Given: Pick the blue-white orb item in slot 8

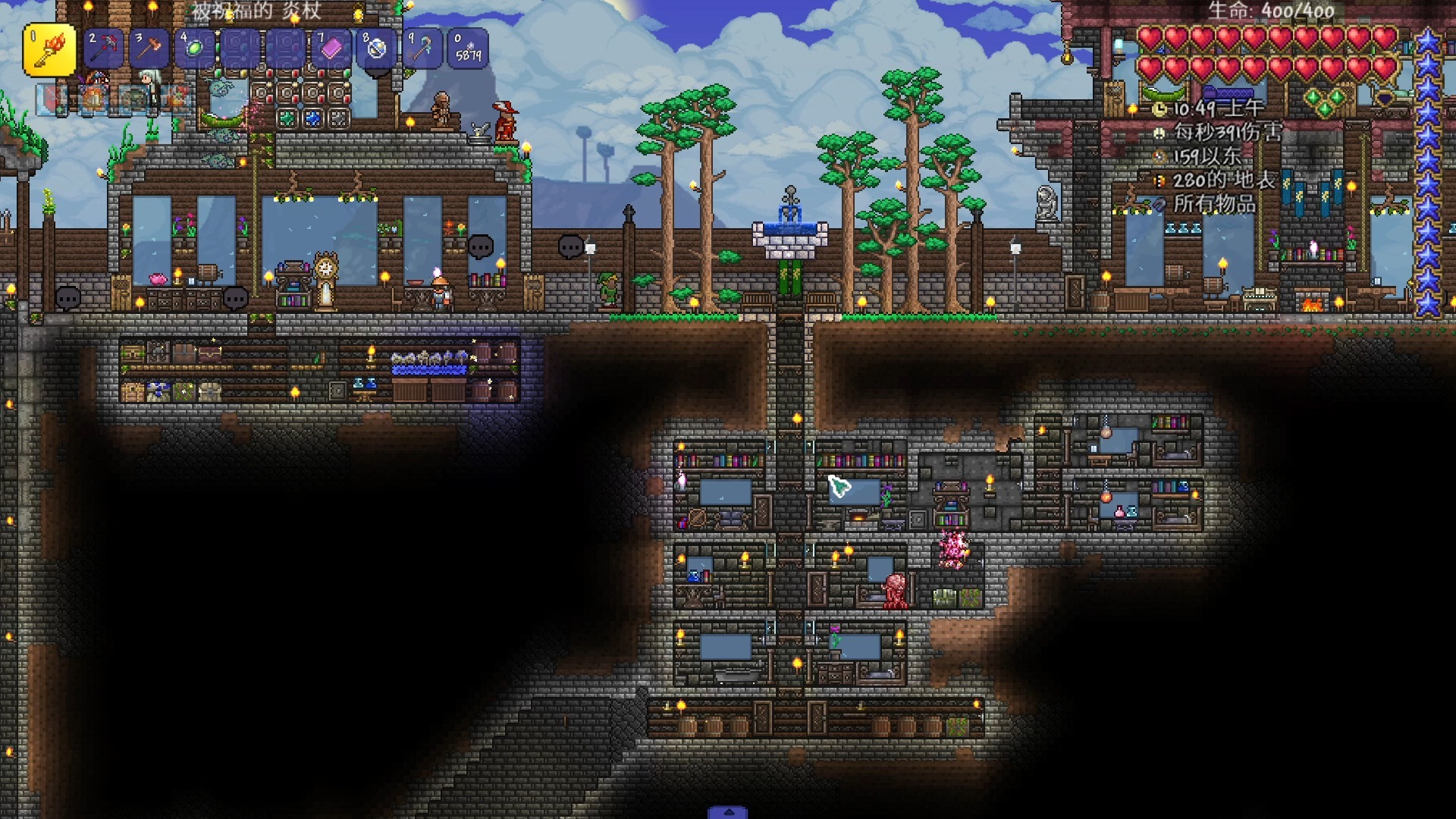Looking at the screenshot, I should tap(377, 49).
